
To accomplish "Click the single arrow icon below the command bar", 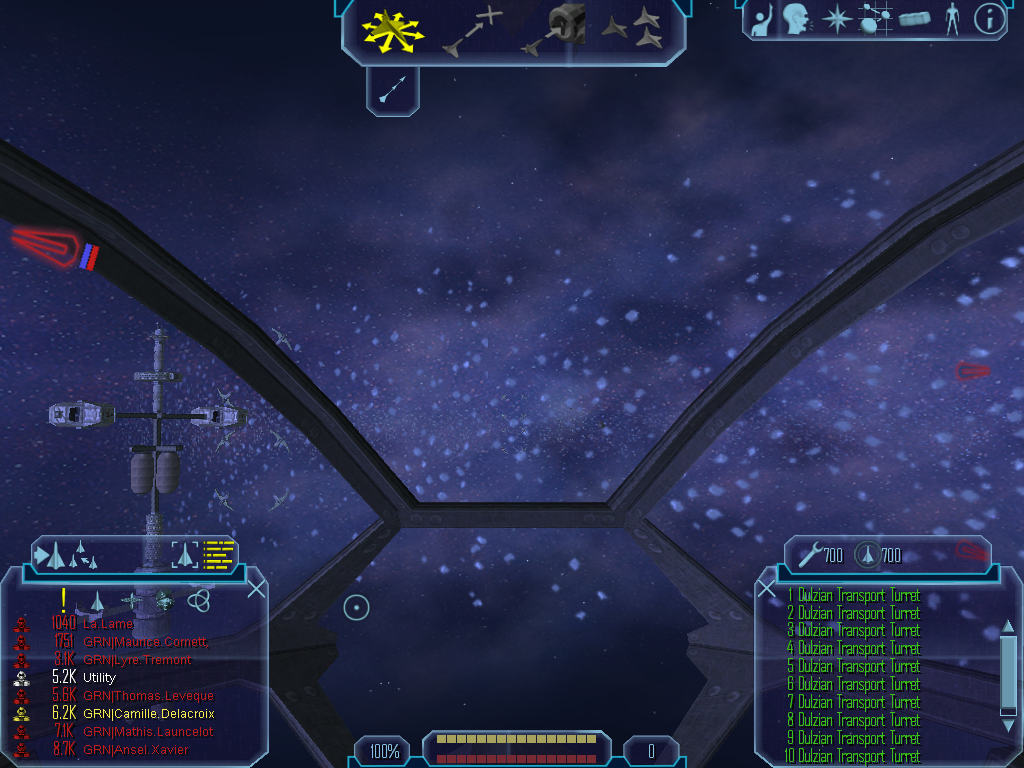I will point(392,92).
